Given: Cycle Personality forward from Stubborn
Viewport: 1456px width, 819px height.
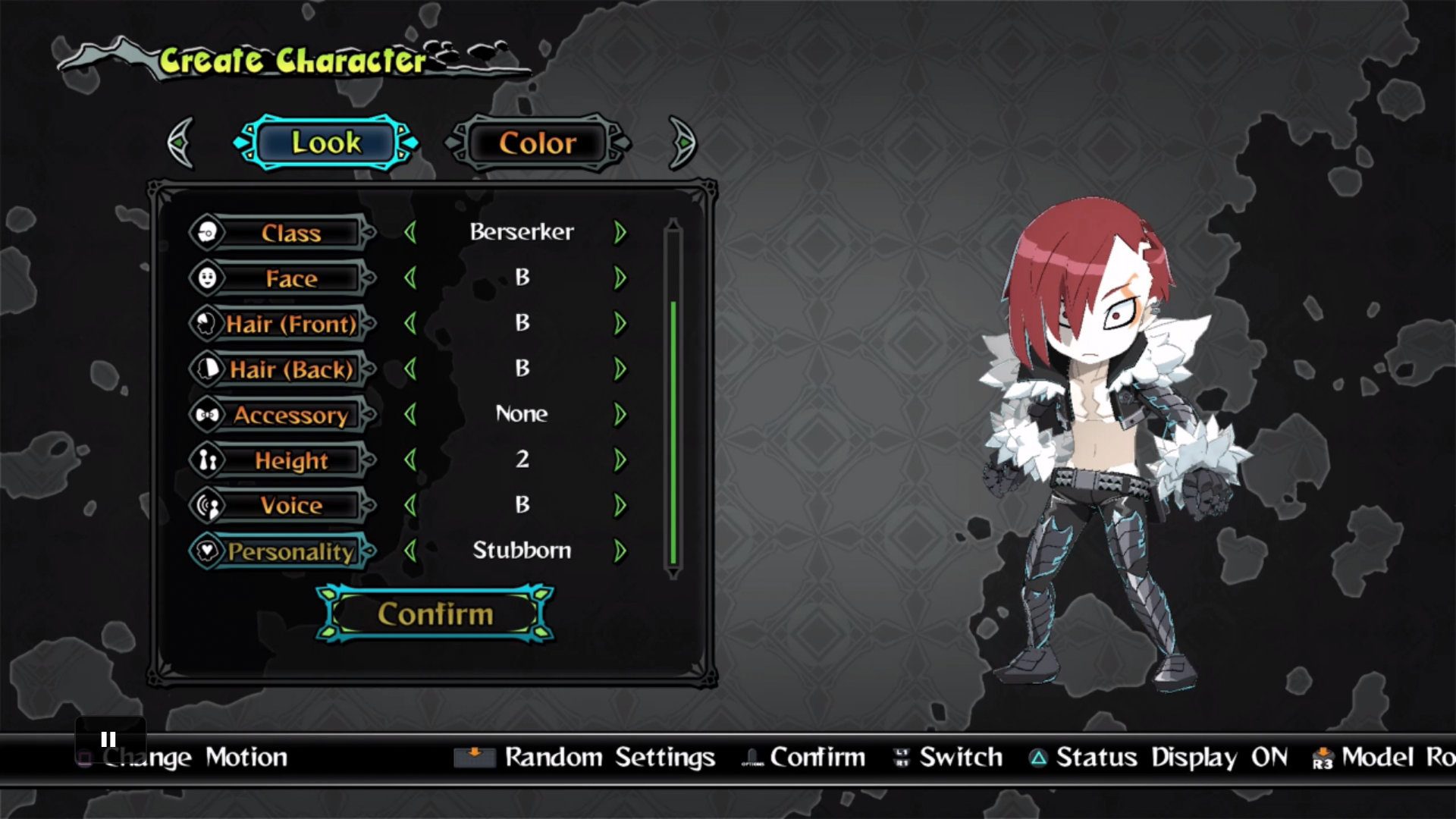Looking at the screenshot, I should point(620,551).
